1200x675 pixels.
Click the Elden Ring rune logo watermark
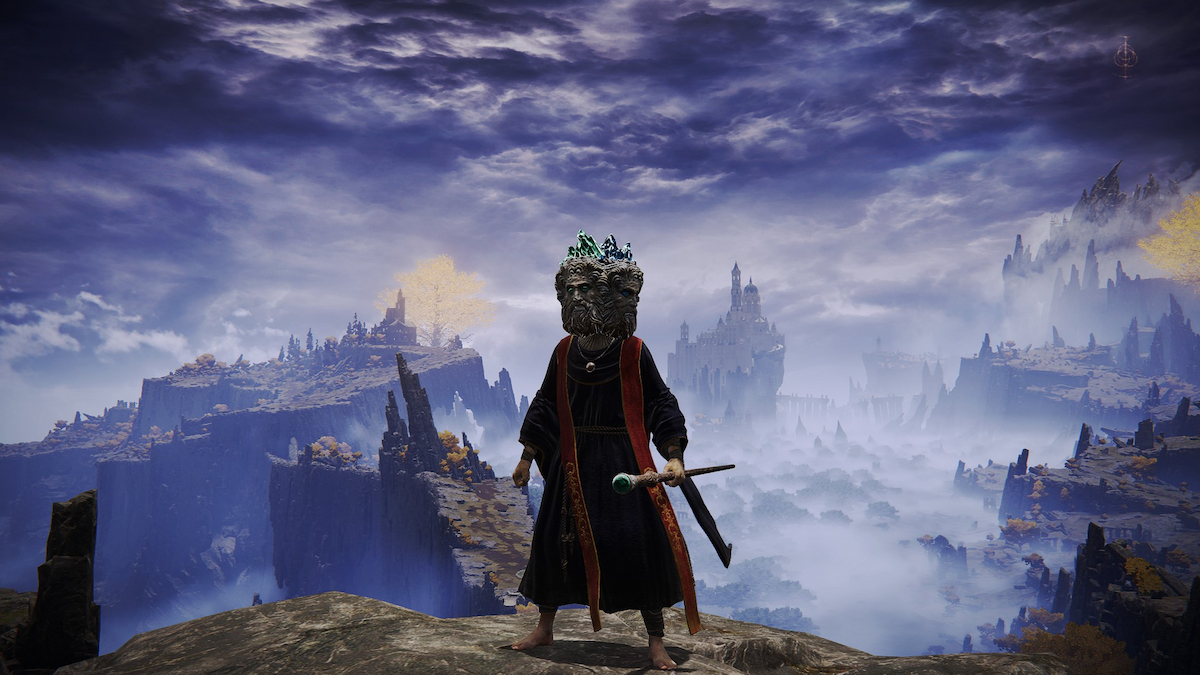pyautogui.click(x=1125, y=56)
